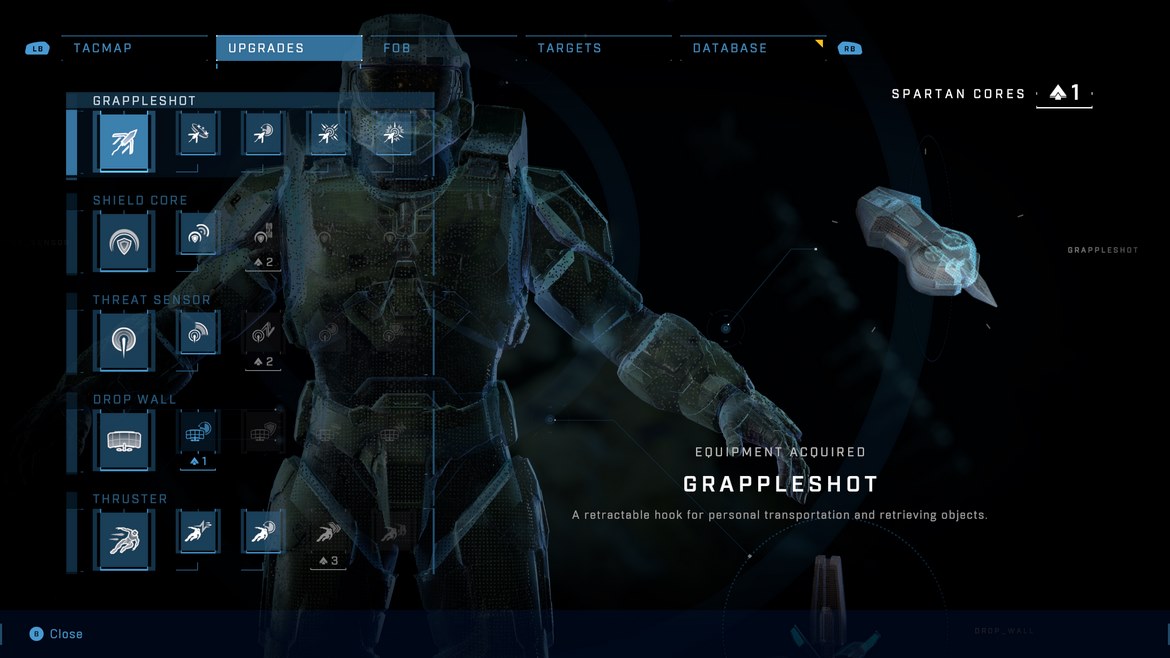
Task: Choose the Shield Core upgrade costing 2 cores
Action: pyautogui.click(x=263, y=237)
